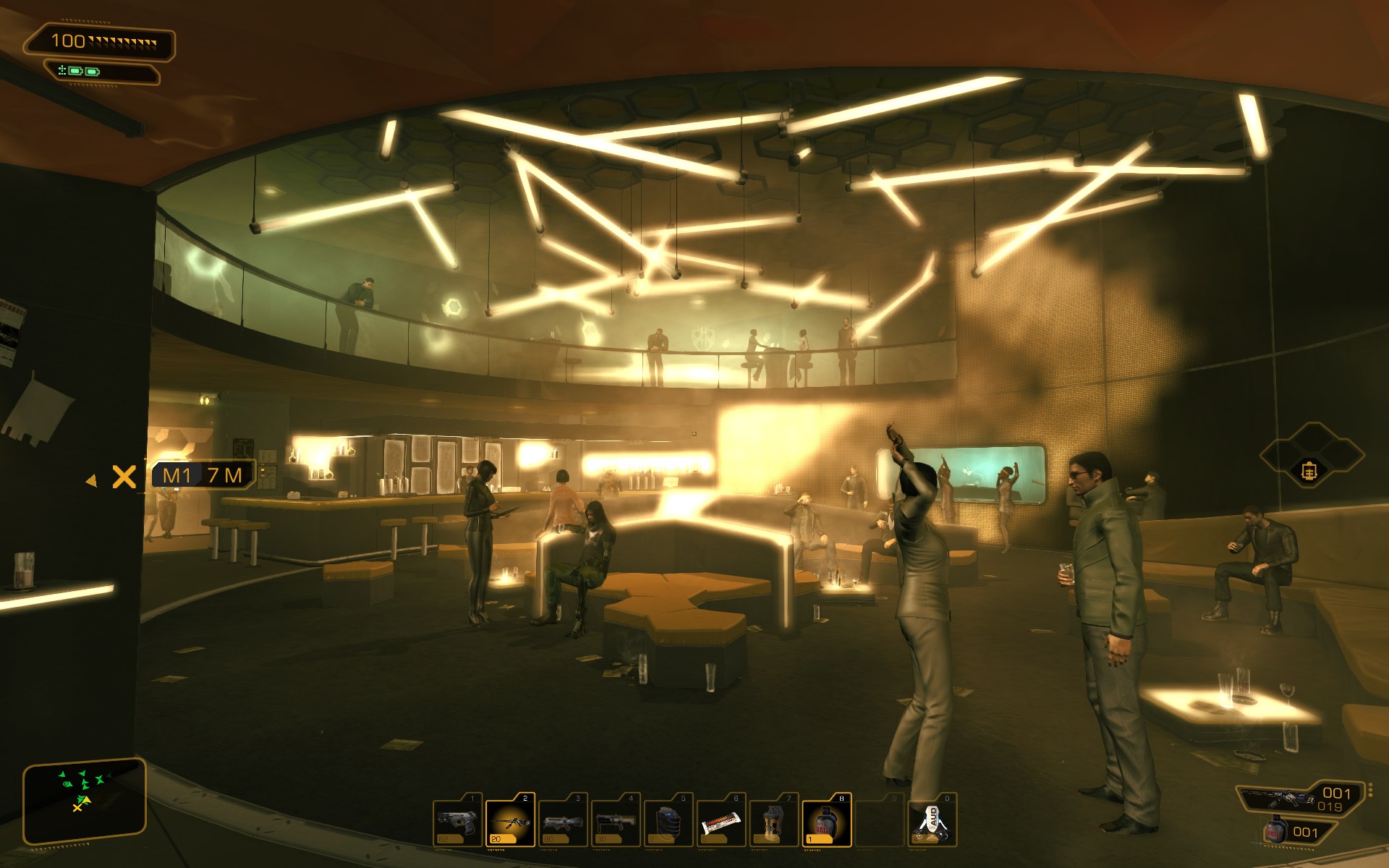Select the yellow canister grenade in slot 7
This screenshot has height=868, width=1389.
(774, 821)
